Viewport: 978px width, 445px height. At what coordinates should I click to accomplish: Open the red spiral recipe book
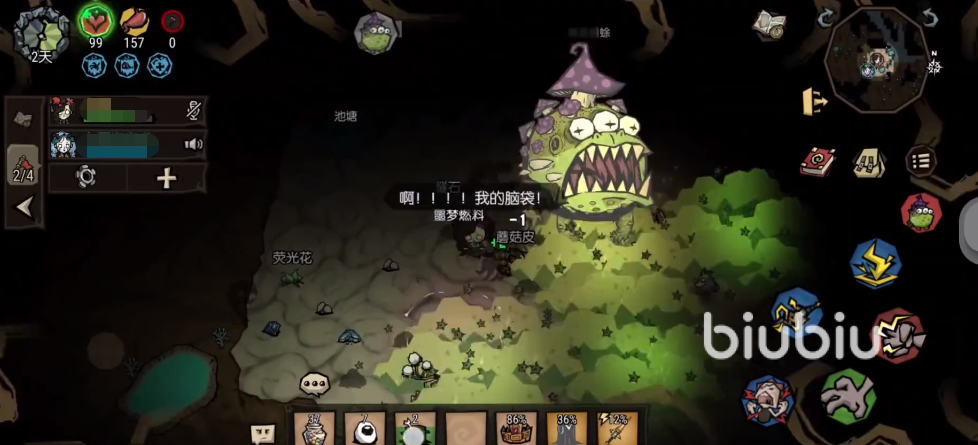point(817,162)
